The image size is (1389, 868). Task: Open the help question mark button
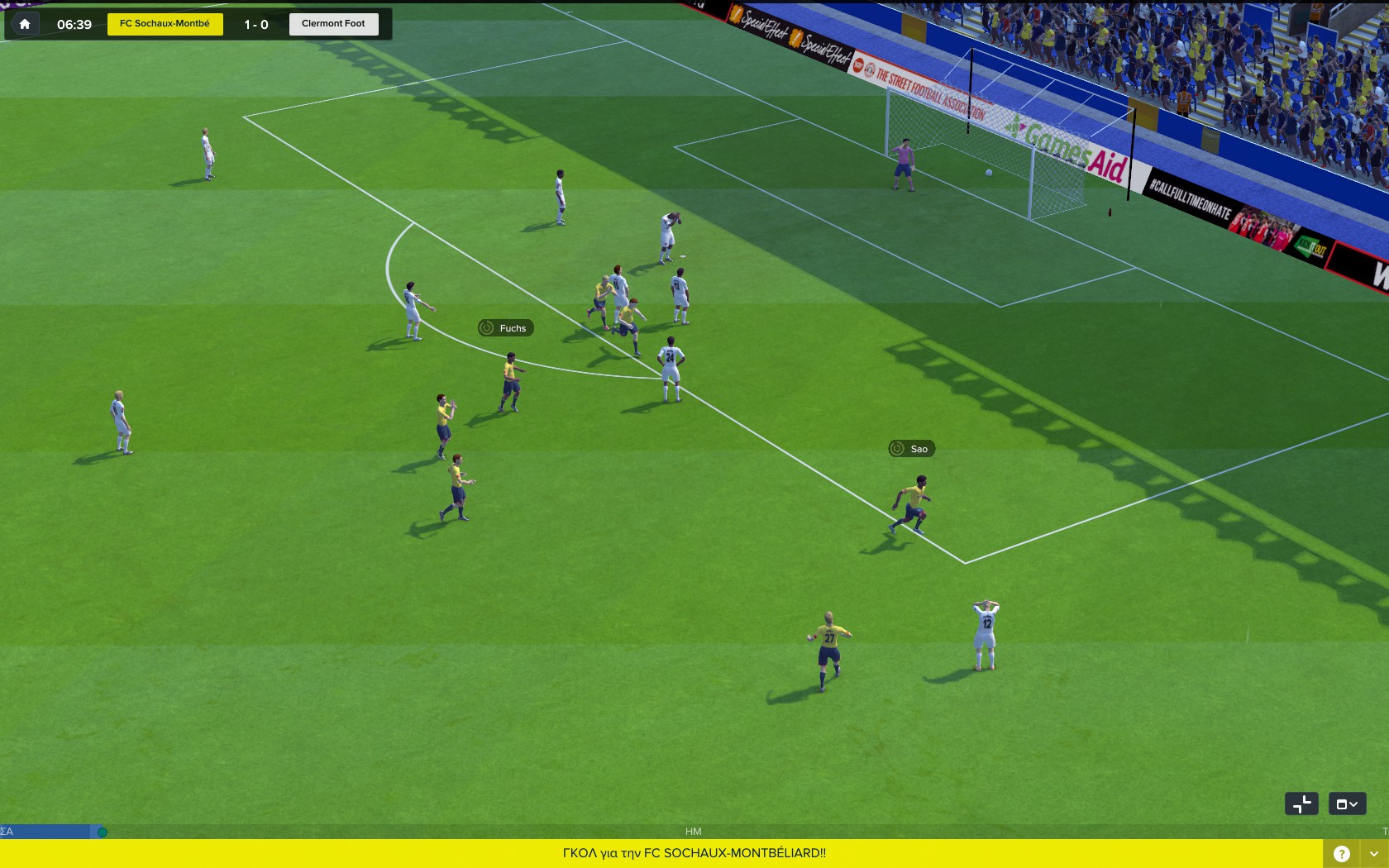pos(1341,854)
